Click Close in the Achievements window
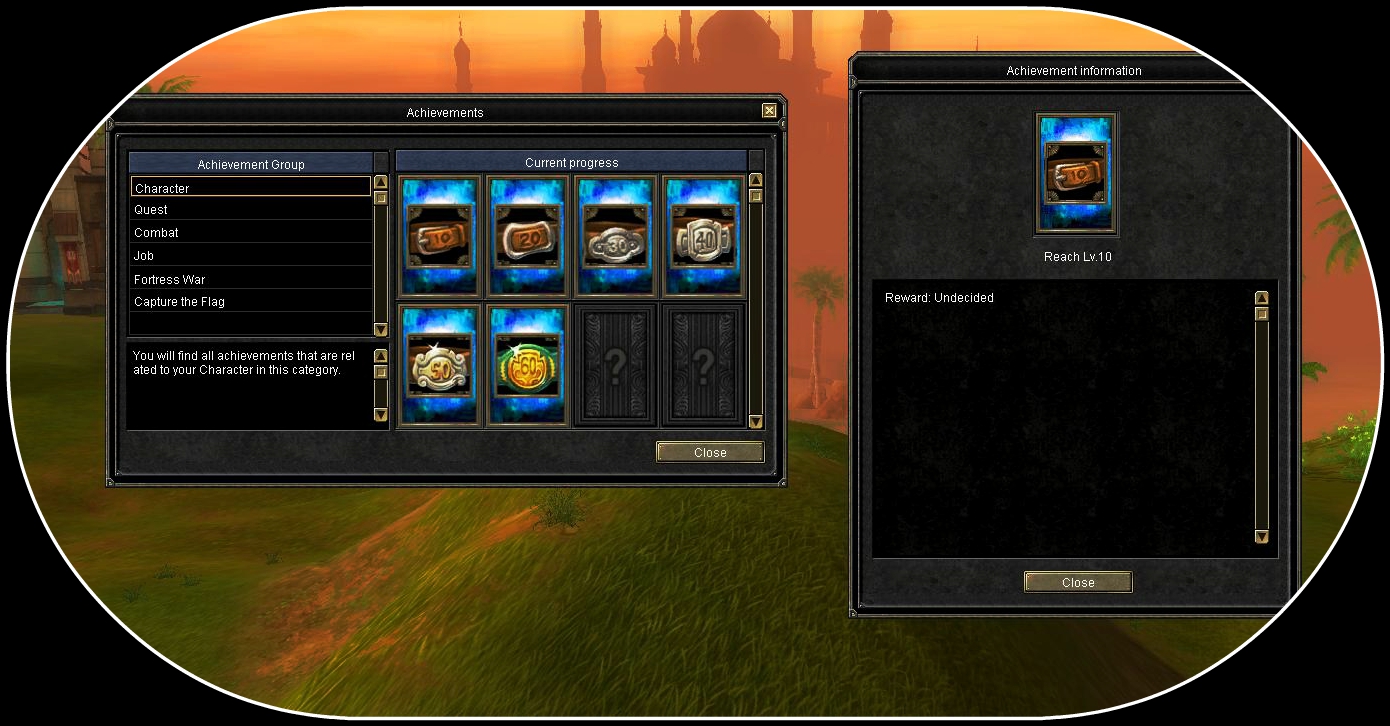The image size is (1390, 726). [x=710, y=453]
